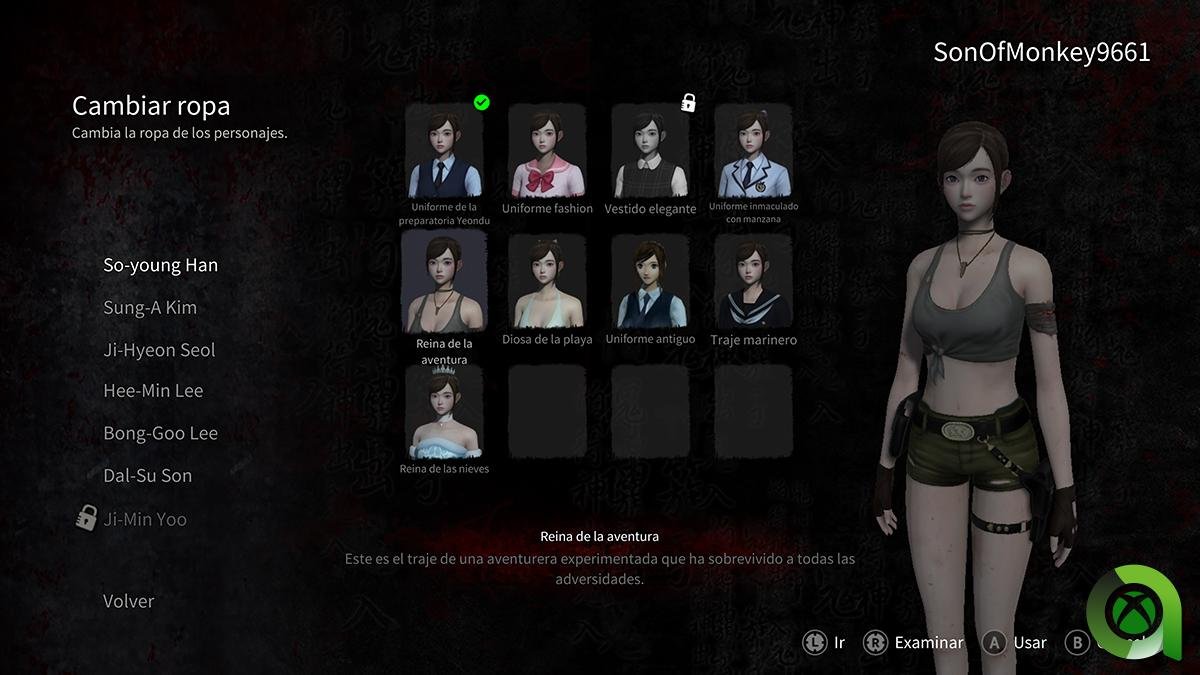The width and height of the screenshot is (1200, 675).
Task: Choose Bong-Goo Lee character entry
Action: 160,433
